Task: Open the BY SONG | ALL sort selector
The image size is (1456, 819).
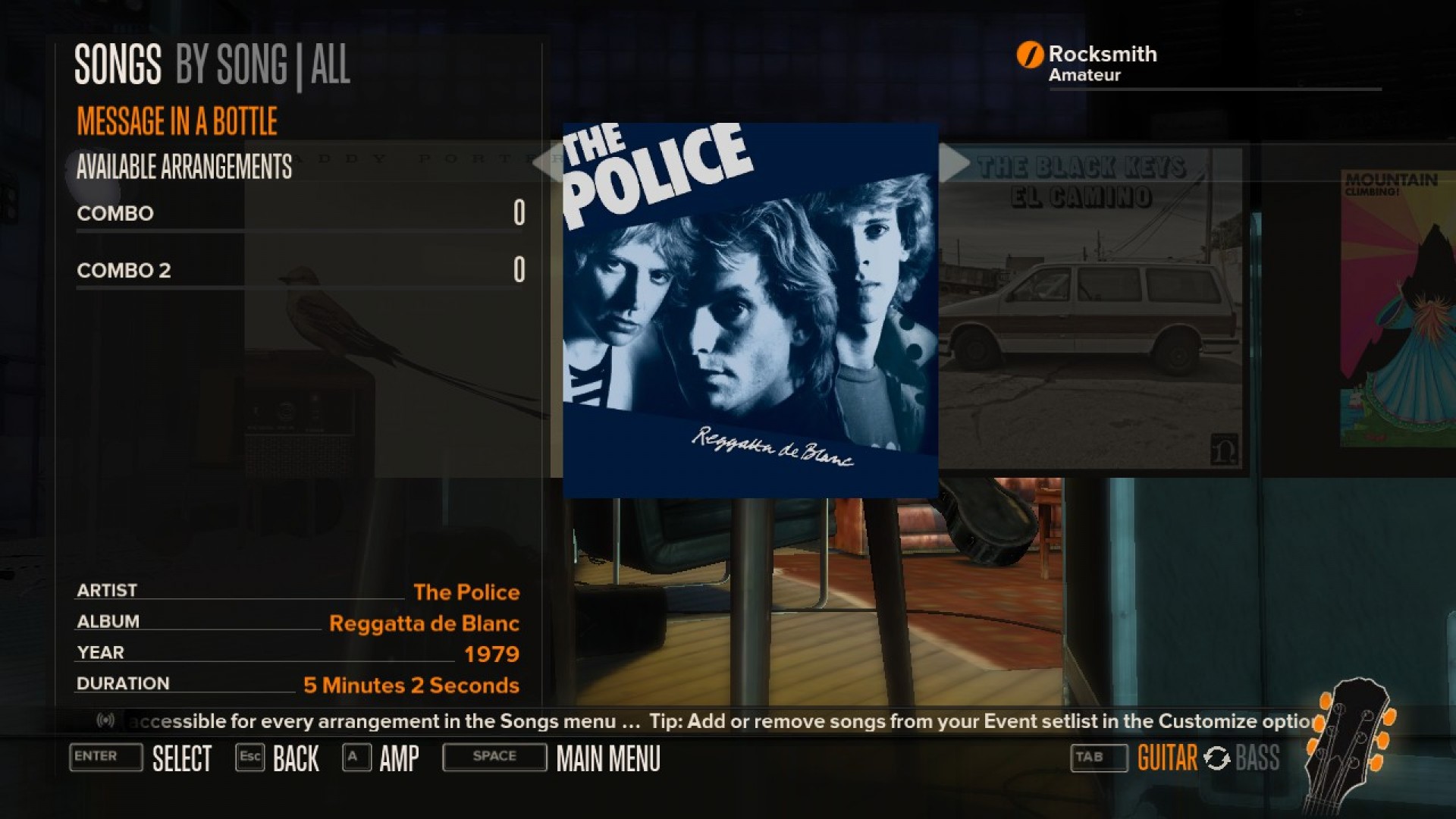Action: pos(262,65)
